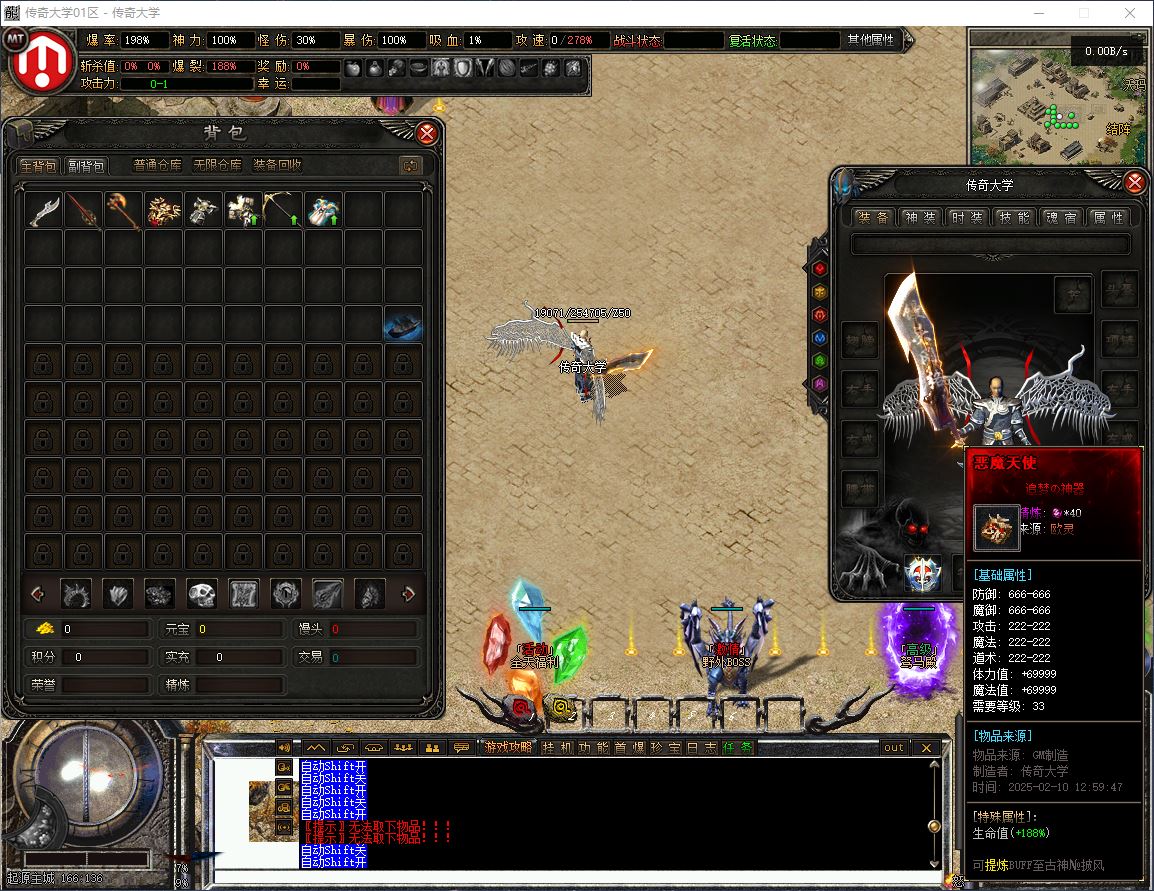Open the 无限仓库 storage
Screen dimensions: 1154x891
[x=216, y=165]
